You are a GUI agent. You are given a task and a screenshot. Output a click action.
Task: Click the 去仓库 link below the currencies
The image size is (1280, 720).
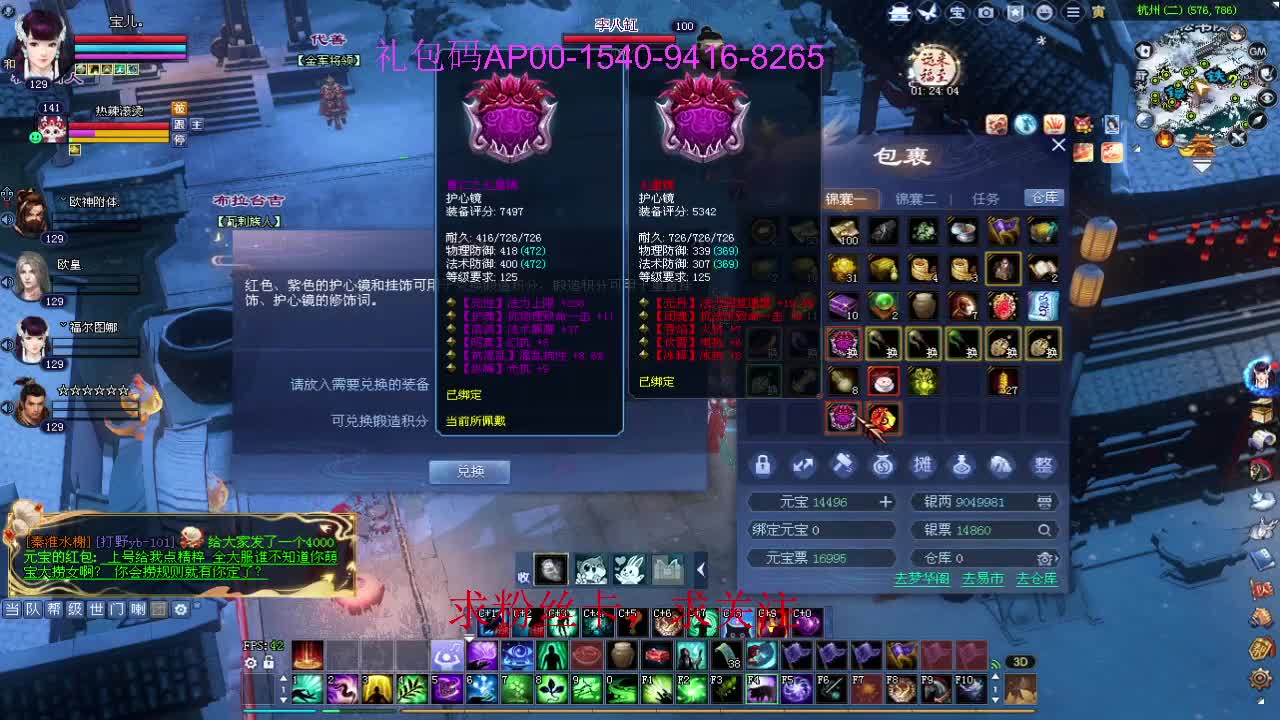pyautogui.click(x=1036, y=580)
